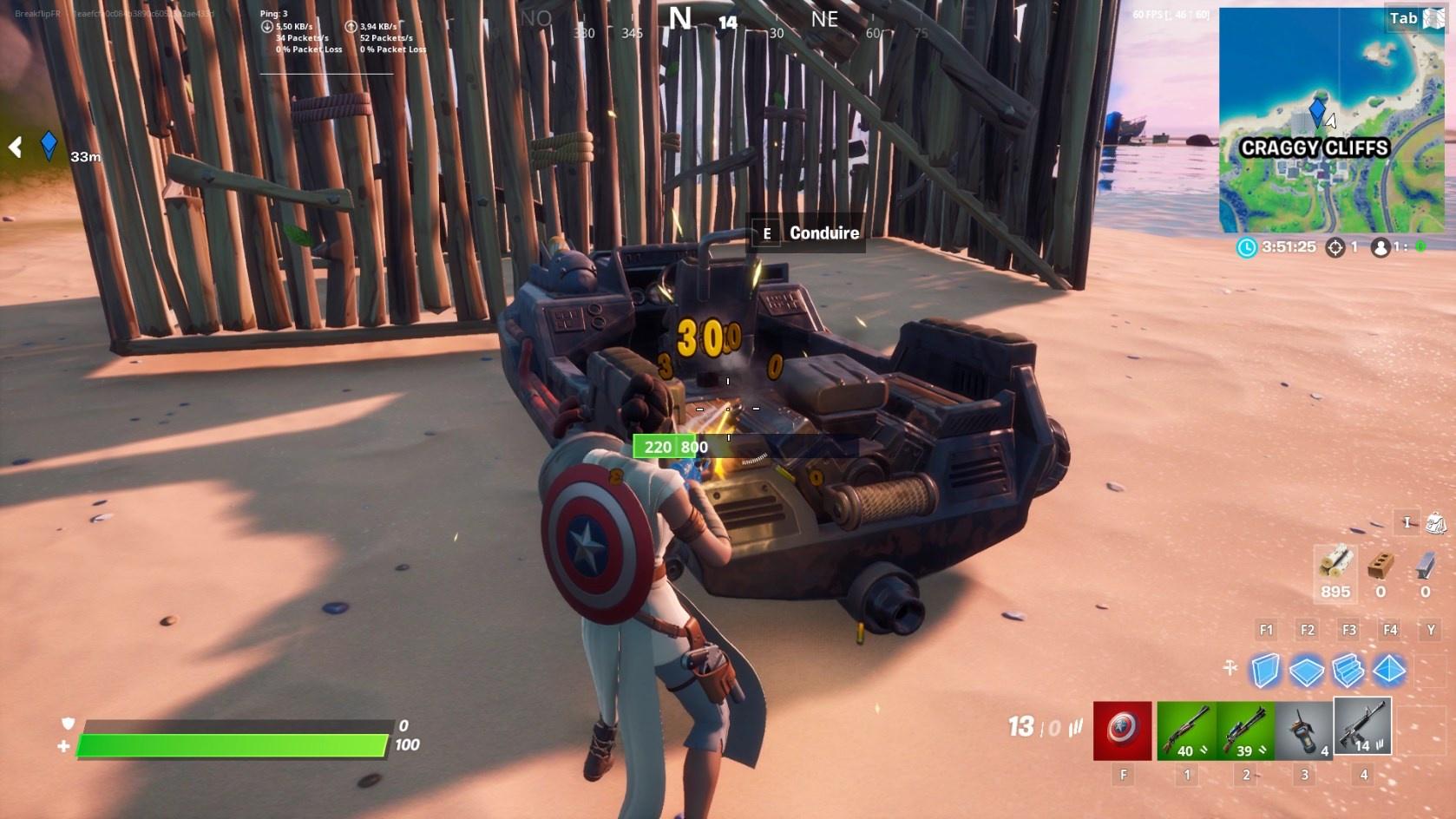Click the eliminations crosshair icon

(1334, 246)
